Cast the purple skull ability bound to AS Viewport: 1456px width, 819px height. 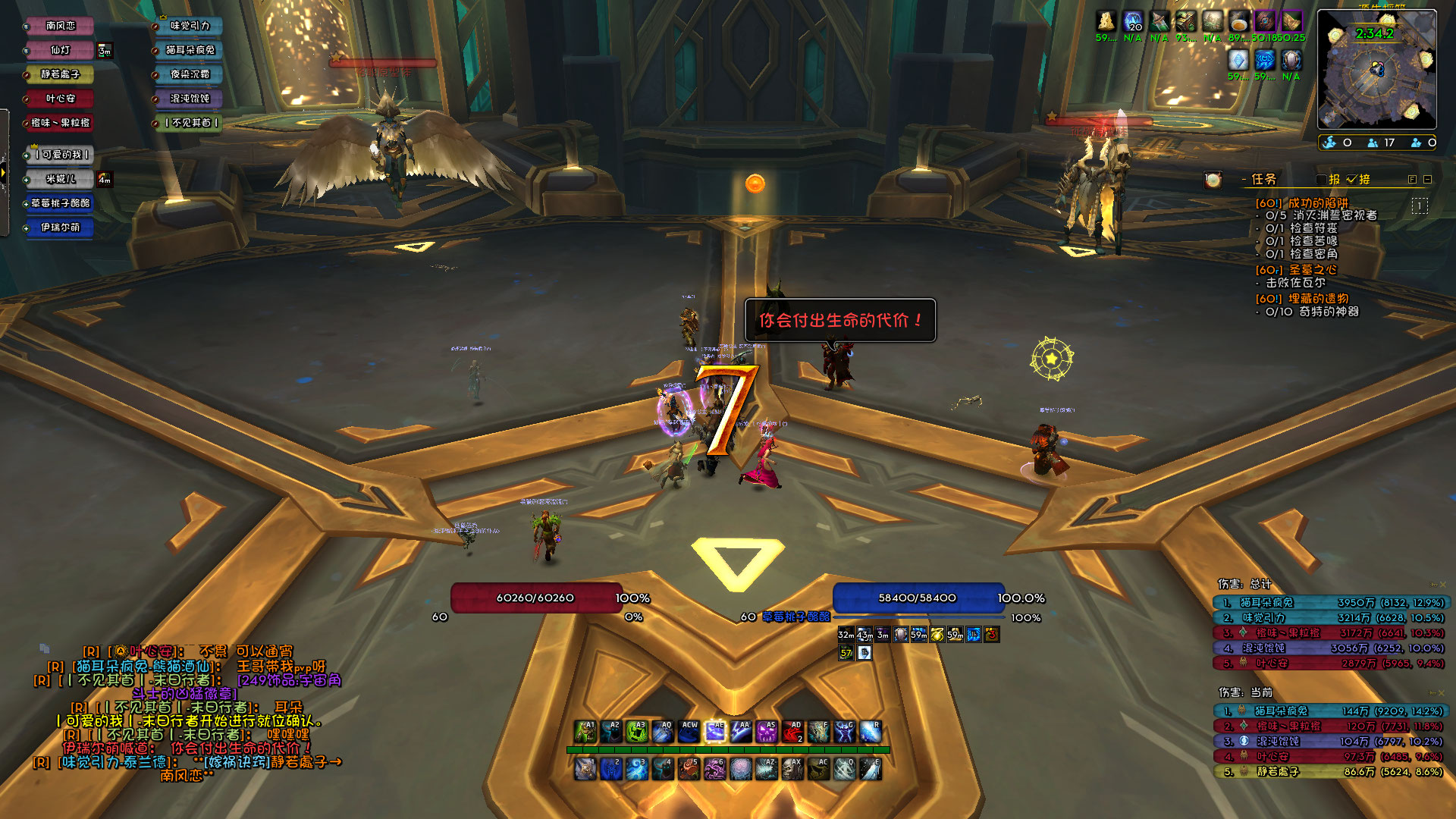tap(766, 731)
